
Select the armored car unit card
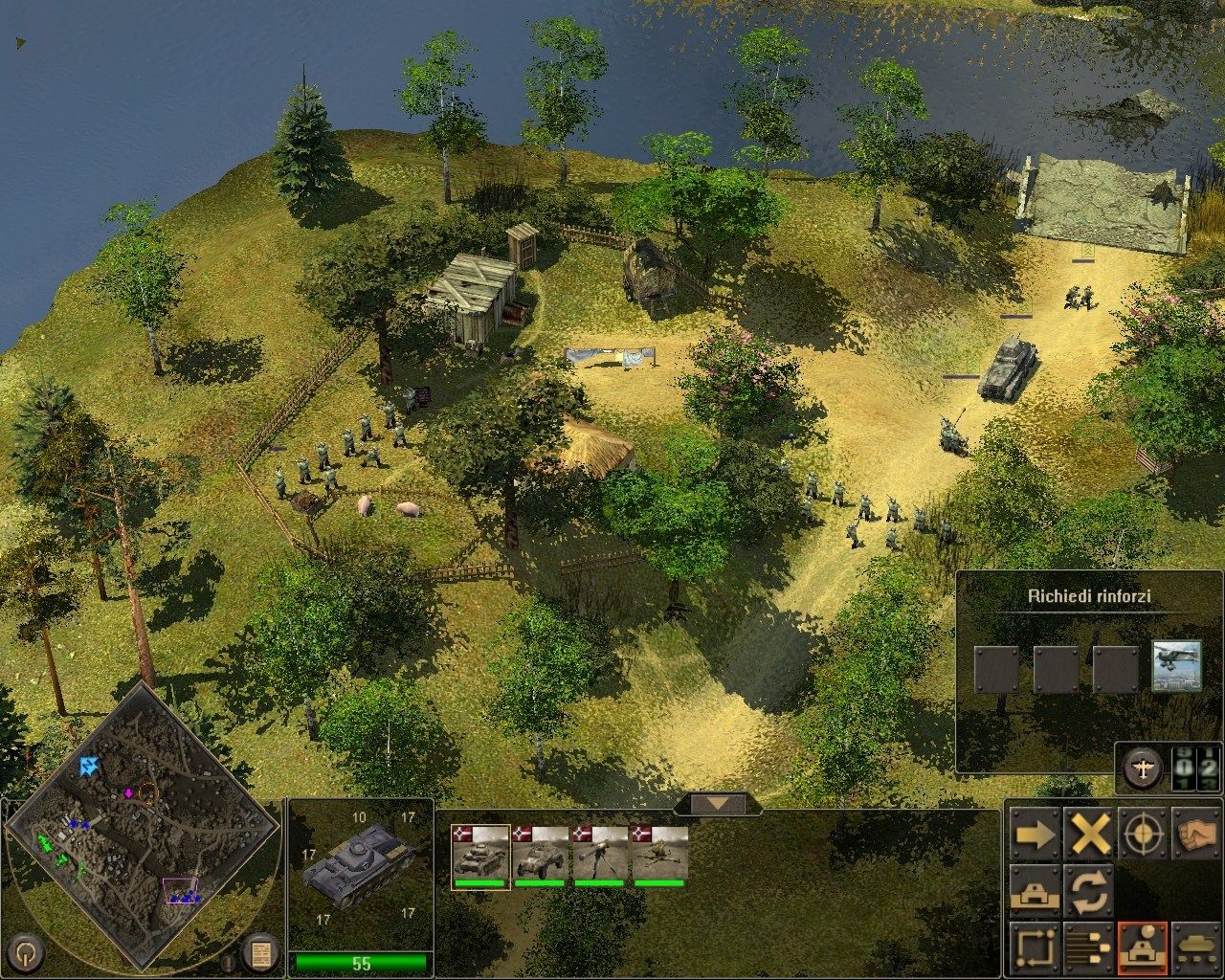click(x=541, y=857)
